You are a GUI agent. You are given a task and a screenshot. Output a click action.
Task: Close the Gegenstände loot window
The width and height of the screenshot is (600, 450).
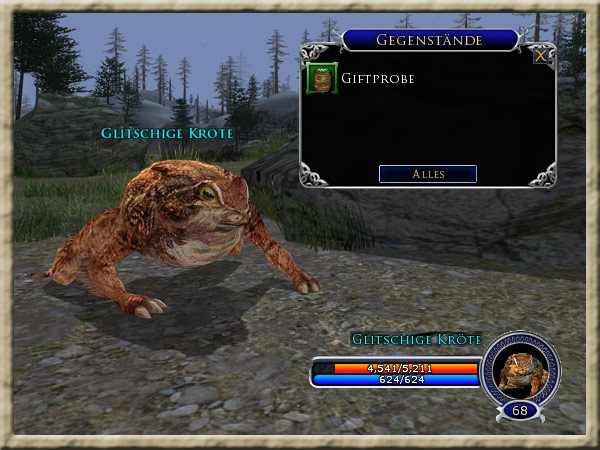pyautogui.click(x=541, y=56)
